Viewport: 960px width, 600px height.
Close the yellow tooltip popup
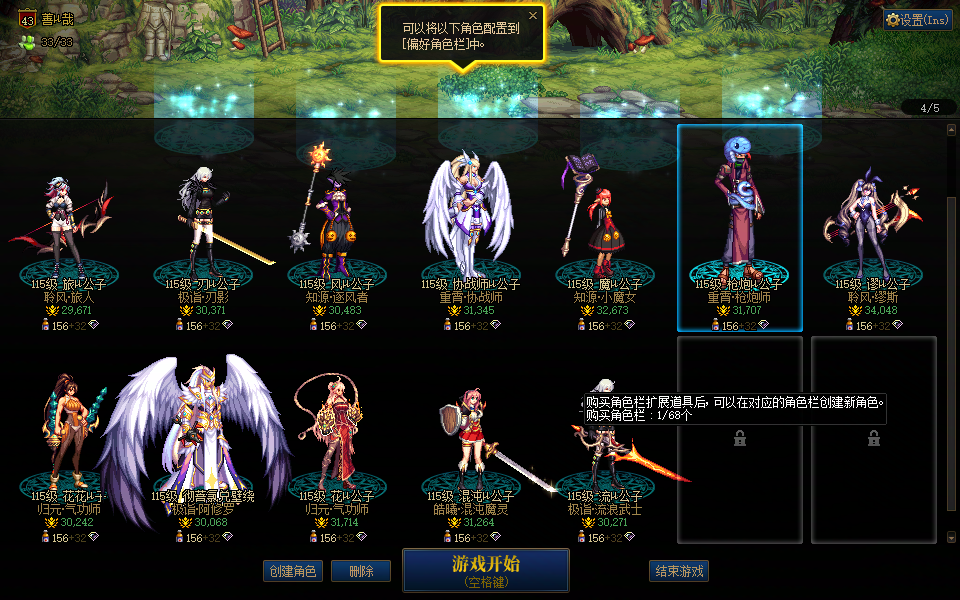(x=533, y=16)
